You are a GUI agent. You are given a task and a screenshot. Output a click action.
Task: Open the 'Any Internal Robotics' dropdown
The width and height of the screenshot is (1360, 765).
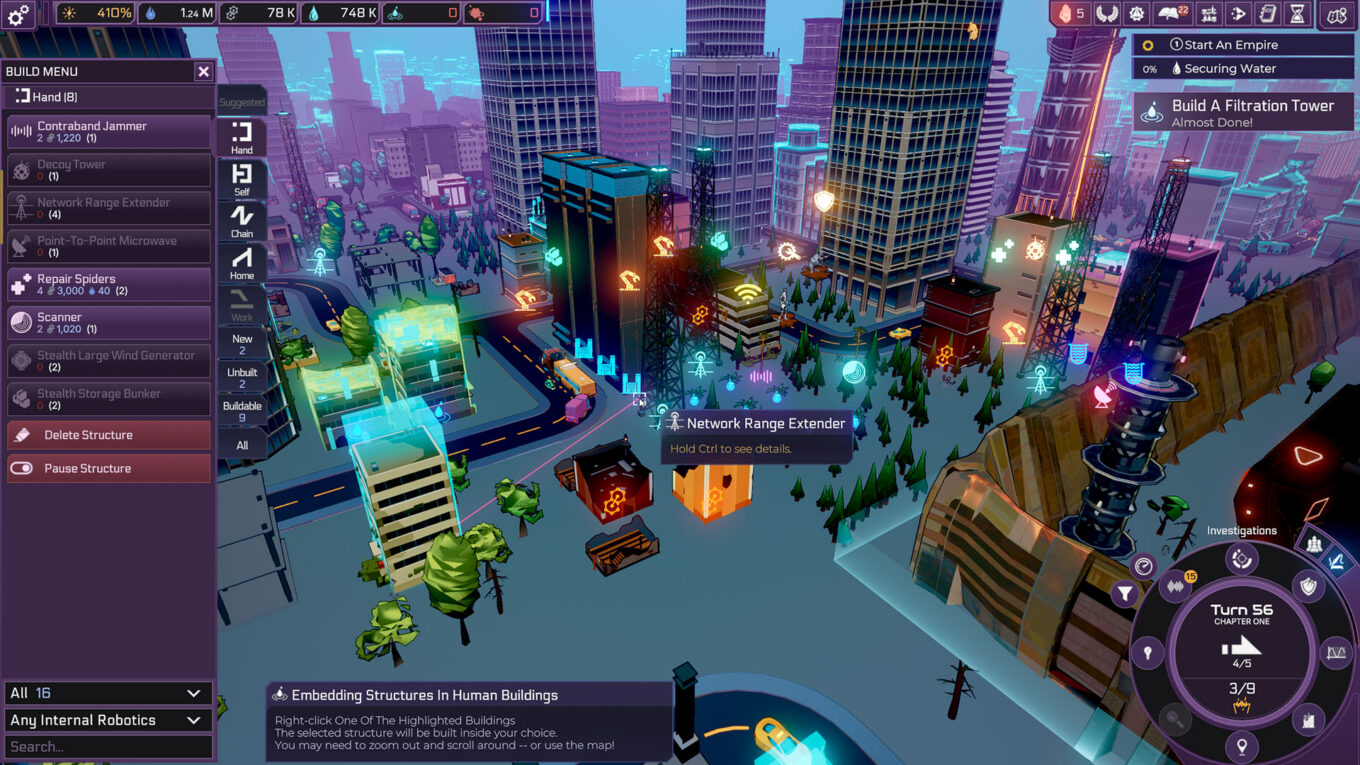coord(108,720)
